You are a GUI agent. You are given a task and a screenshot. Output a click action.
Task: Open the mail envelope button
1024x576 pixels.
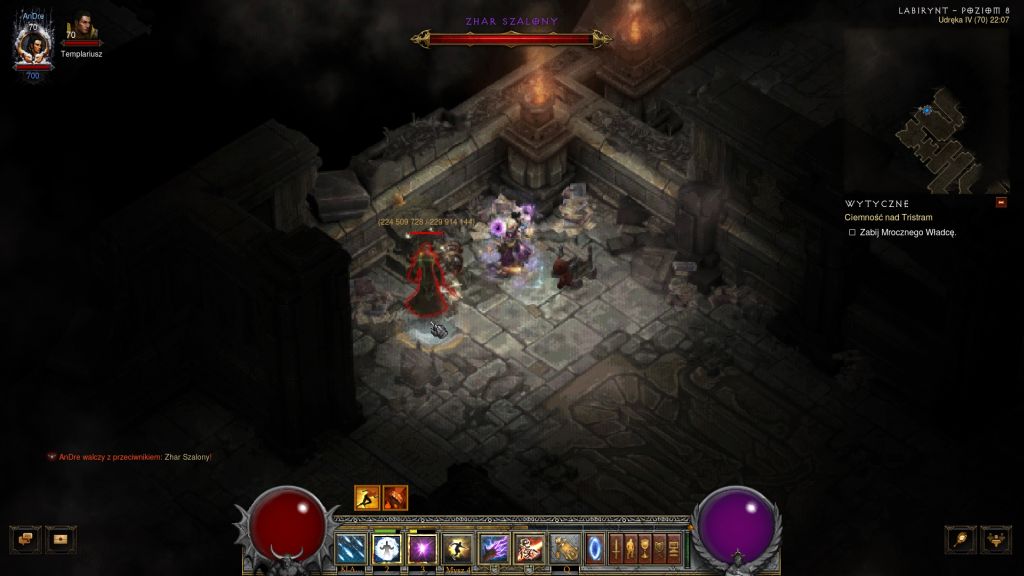click(61, 538)
